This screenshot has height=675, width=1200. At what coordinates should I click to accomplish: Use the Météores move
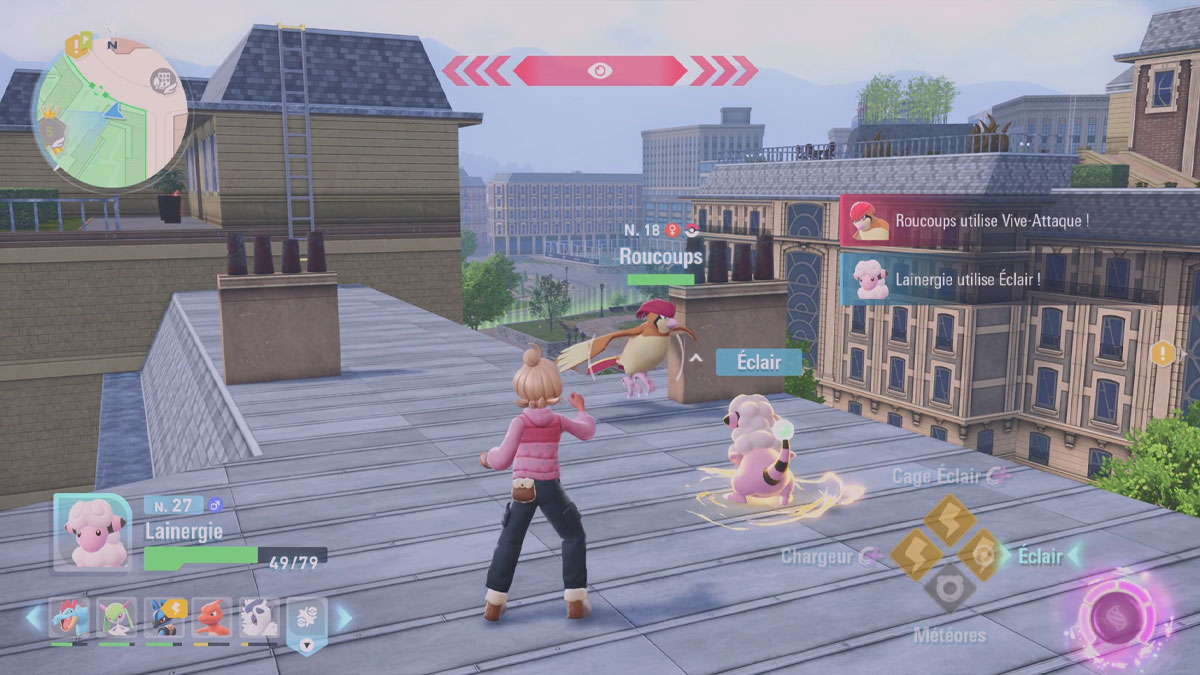coord(949,589)
